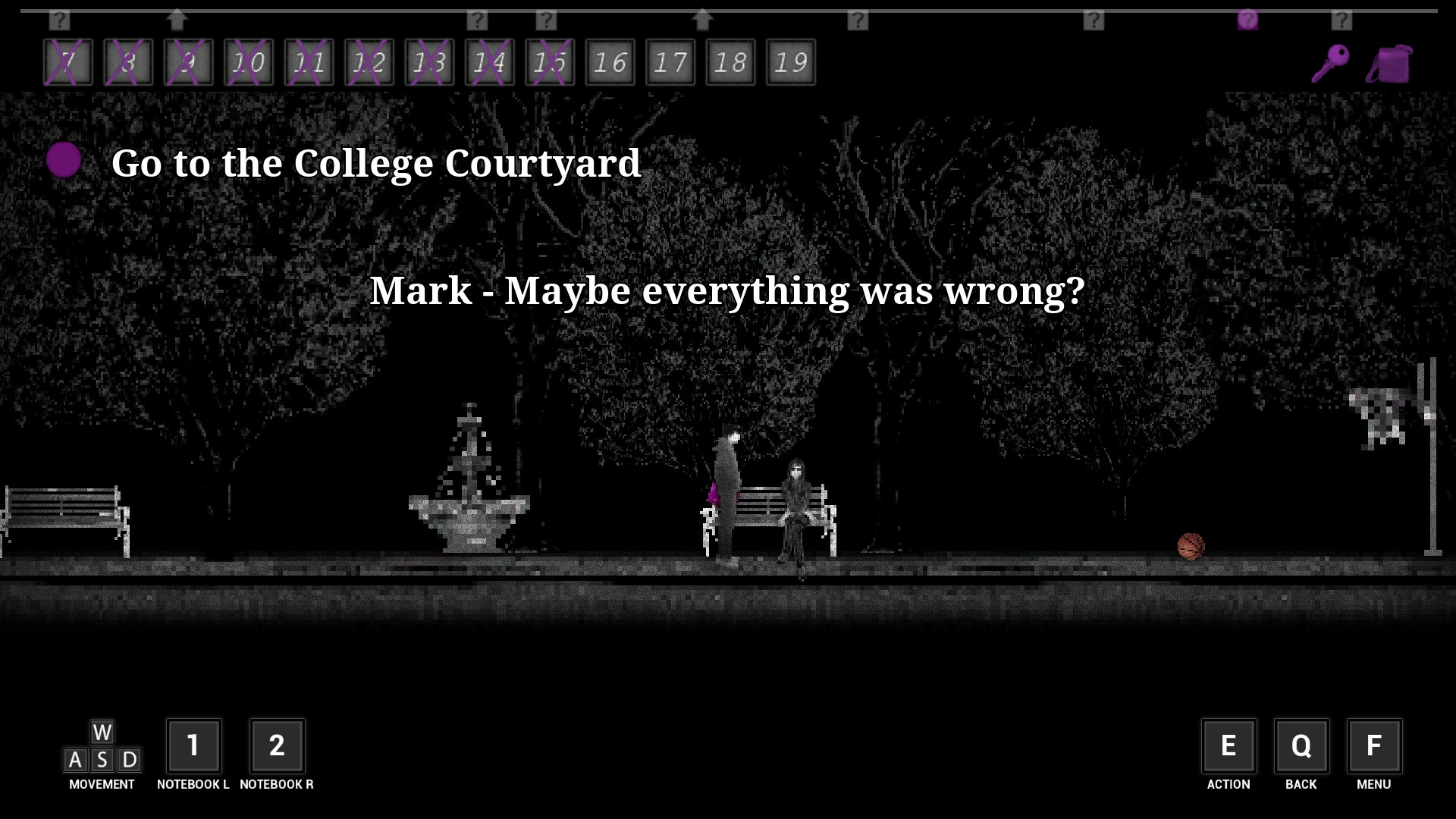Click the gray question mark marker near the key
The image size is (1456, 819).
[x=1343, y=20]
